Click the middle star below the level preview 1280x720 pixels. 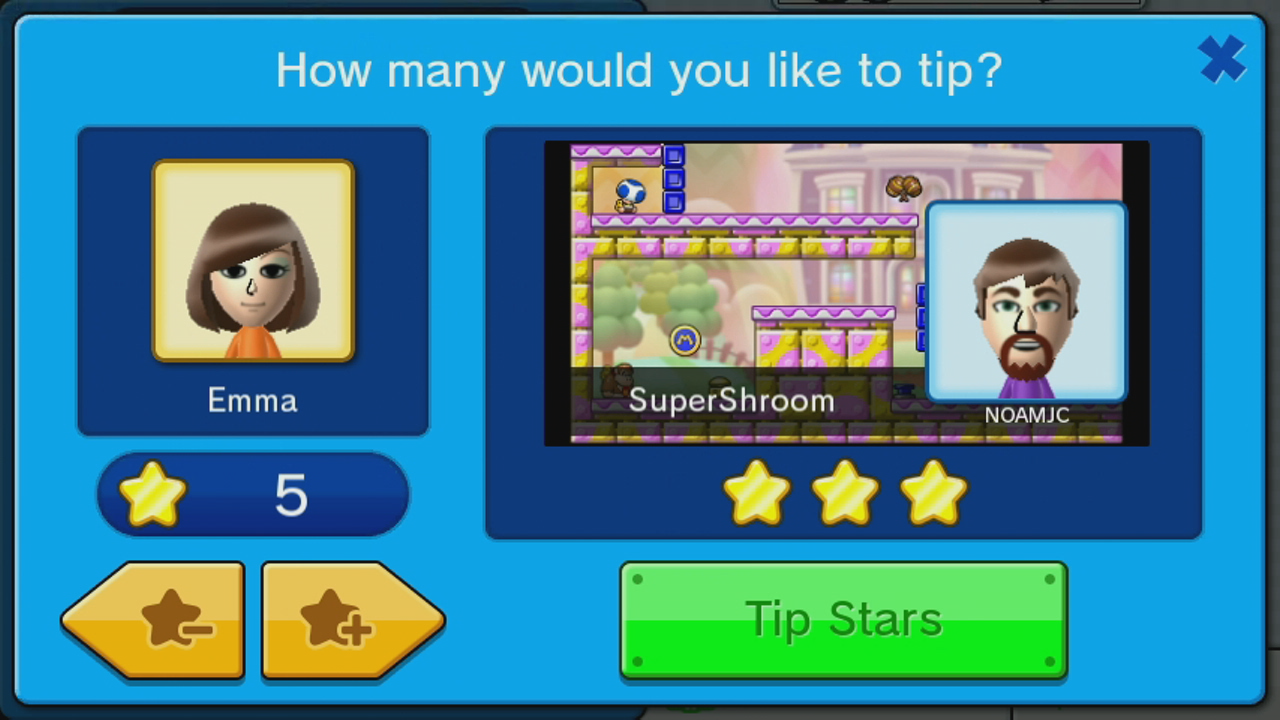(844, 490)
